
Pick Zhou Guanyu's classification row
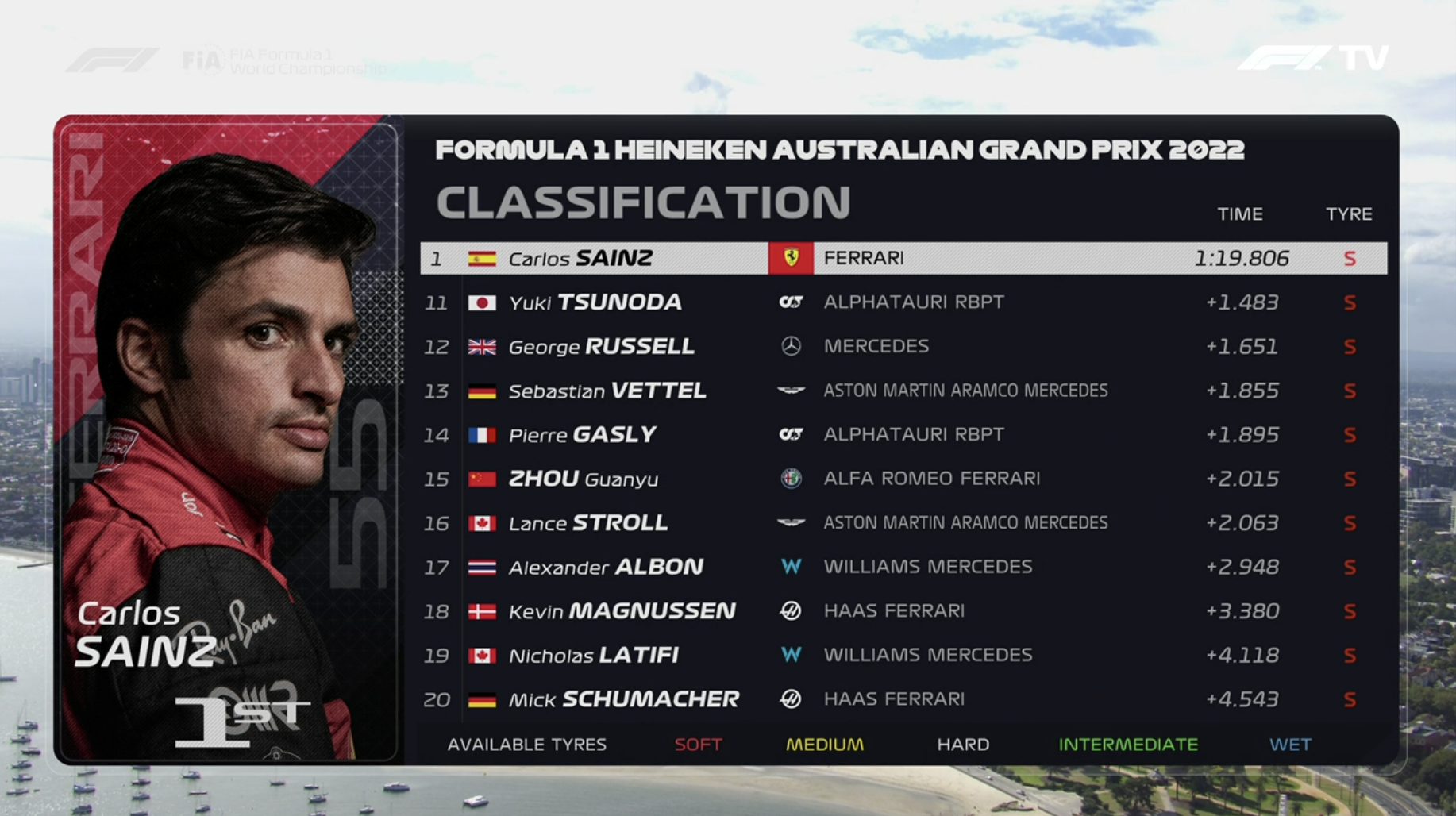903,479
